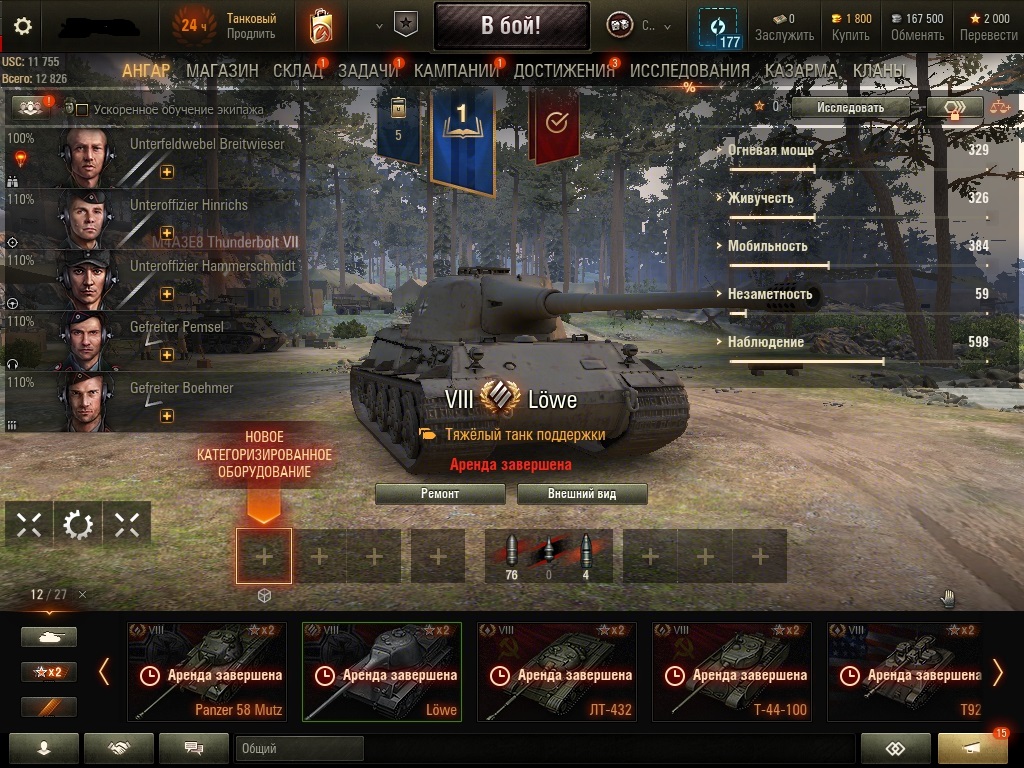
Task: Open the gear settings menu
Action: coord(22,26)
